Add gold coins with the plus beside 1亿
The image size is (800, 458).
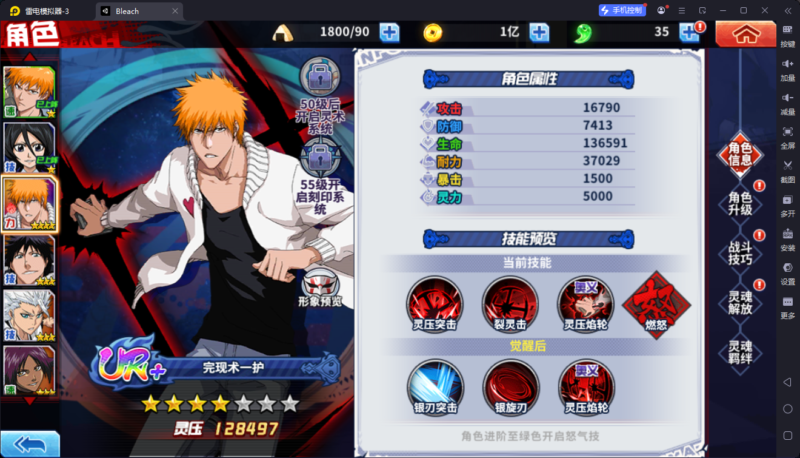[x=539, y=32]
